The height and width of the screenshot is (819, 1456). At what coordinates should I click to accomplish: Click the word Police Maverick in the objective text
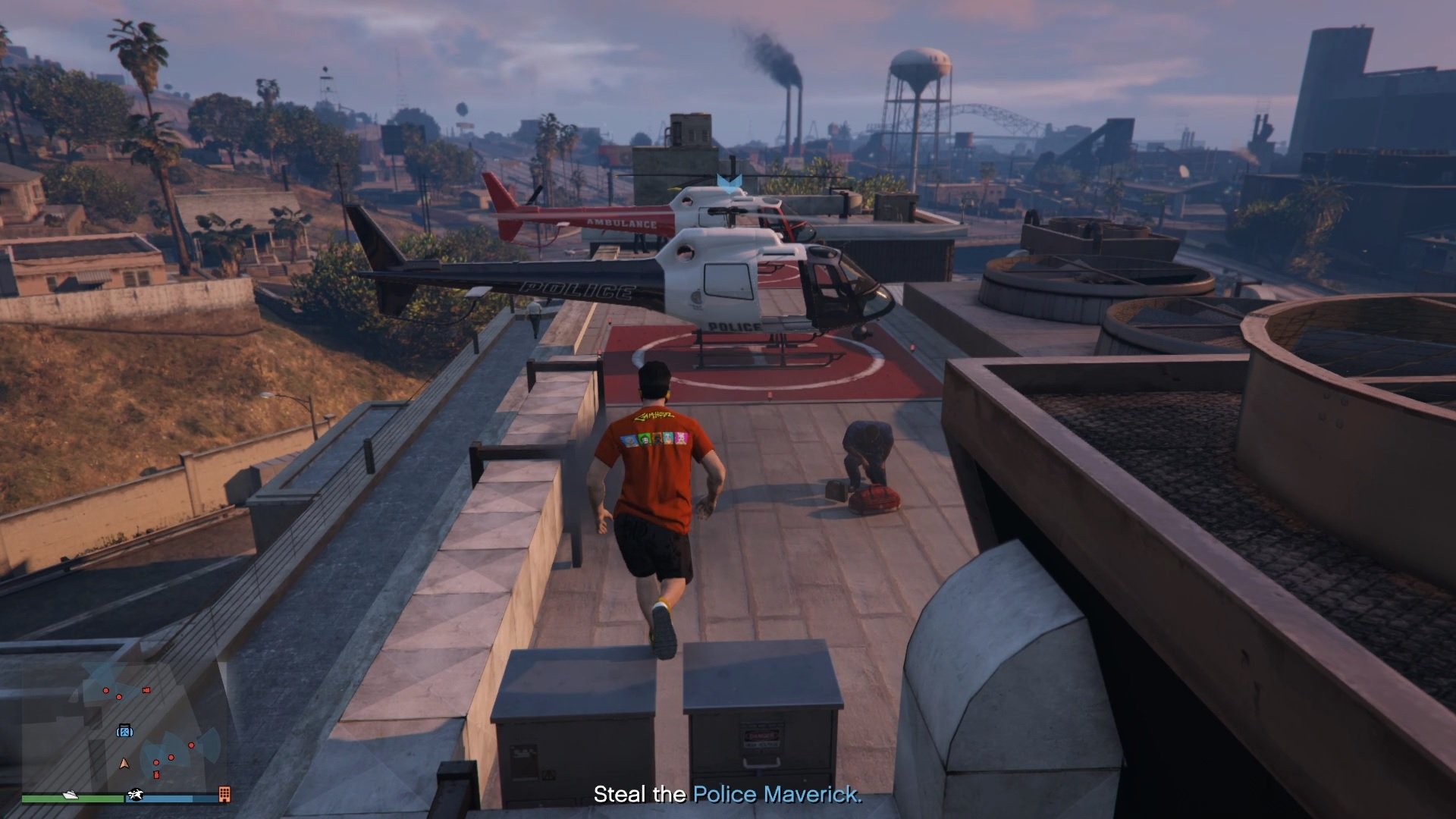click(777, 795)
